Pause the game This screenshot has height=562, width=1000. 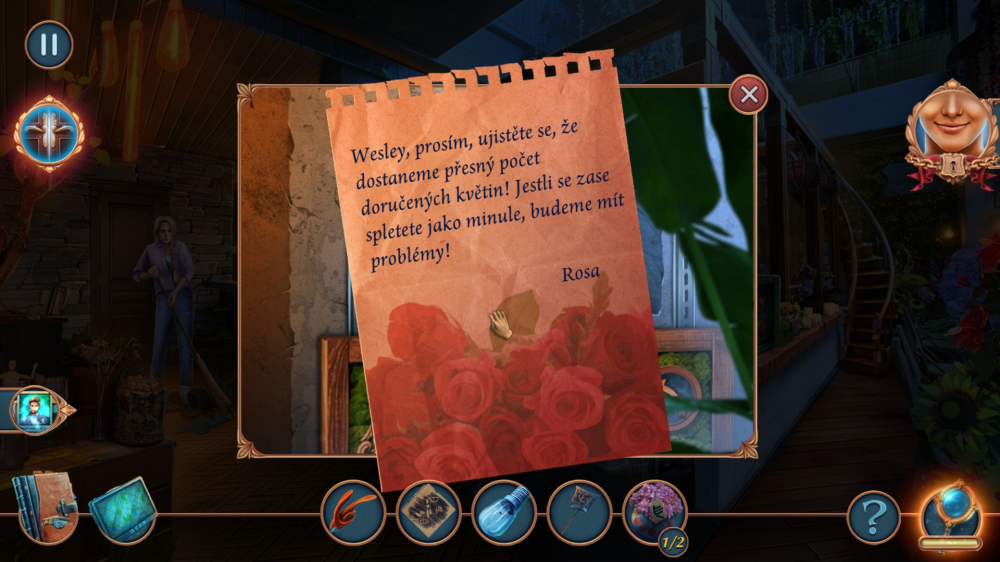[x=49, y=45]
